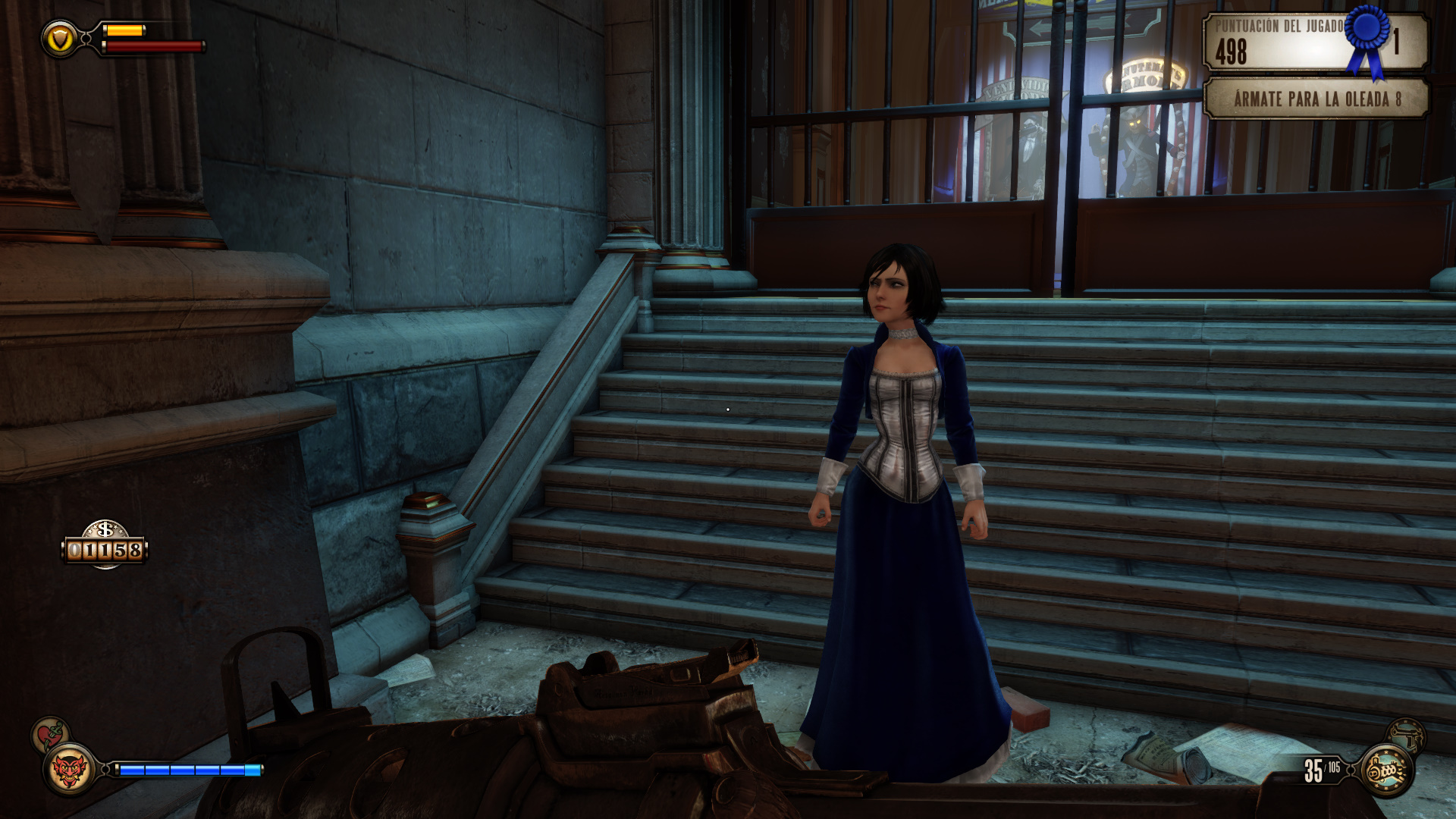This screenshot has height=819, width=1456.
Task: Switch to the Possession heart vigor icon
Action: (x=49, y=734)
